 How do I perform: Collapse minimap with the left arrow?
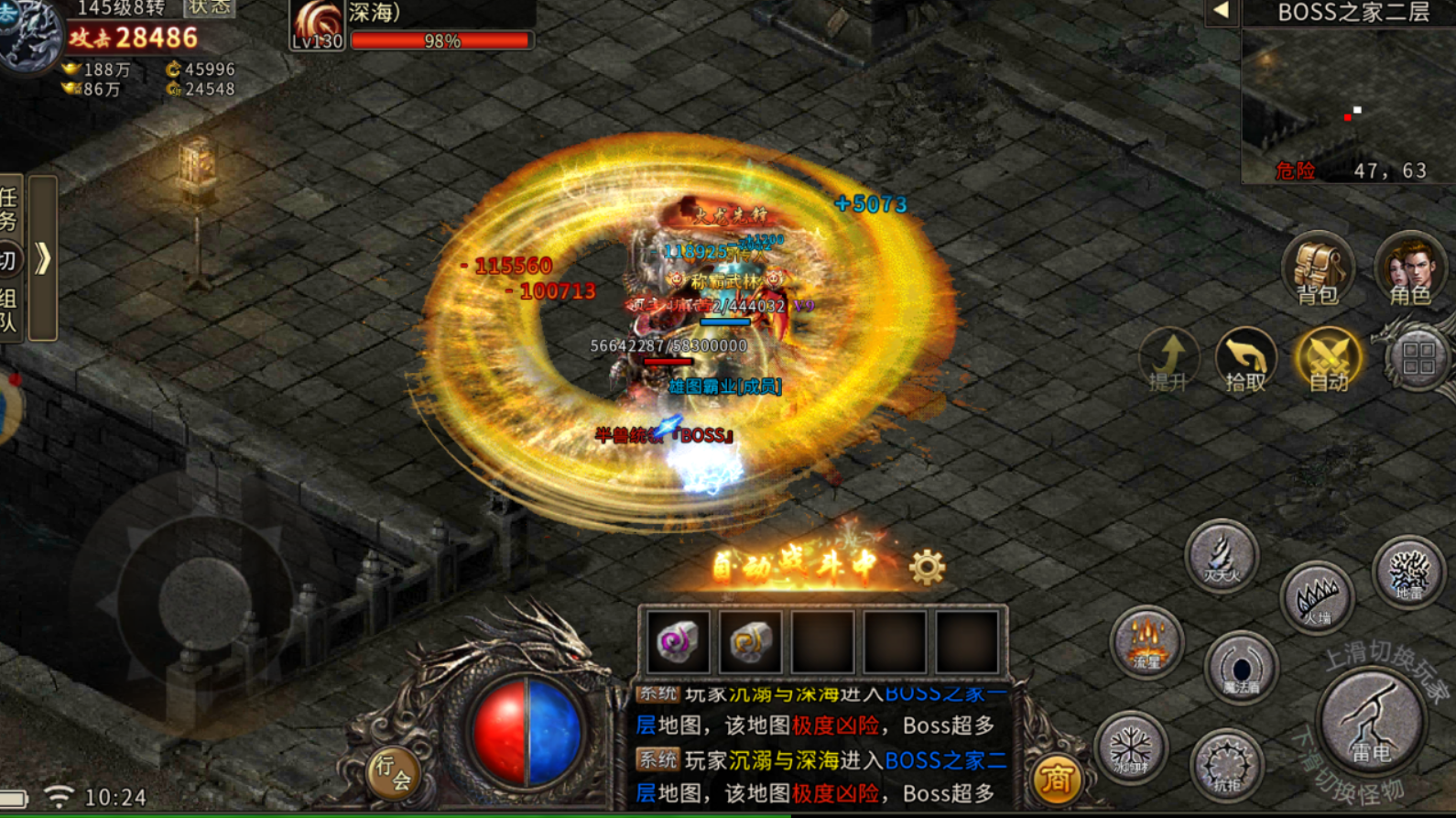pos(1221,12)
